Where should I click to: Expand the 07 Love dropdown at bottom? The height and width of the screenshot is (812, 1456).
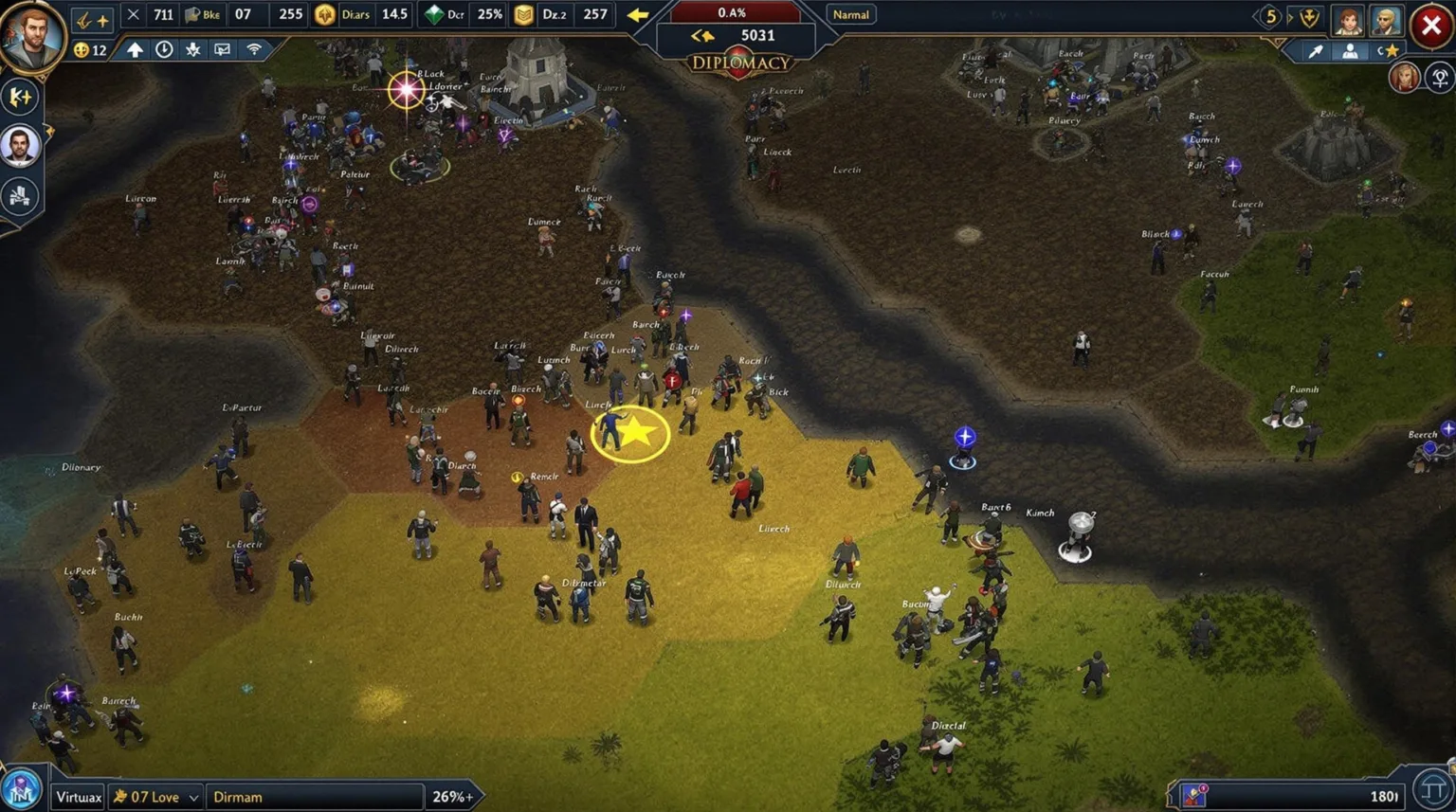[x=155, y=797]
